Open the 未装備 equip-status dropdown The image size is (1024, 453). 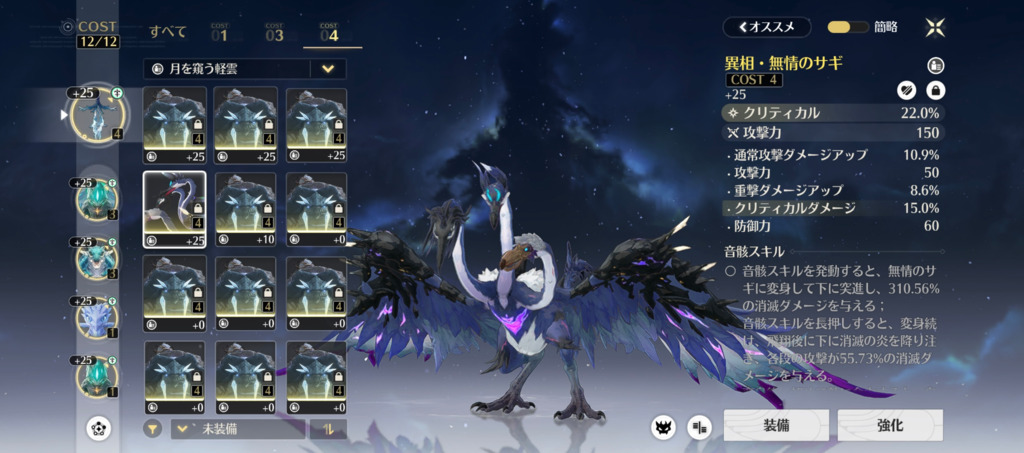[x=237, y=429]
